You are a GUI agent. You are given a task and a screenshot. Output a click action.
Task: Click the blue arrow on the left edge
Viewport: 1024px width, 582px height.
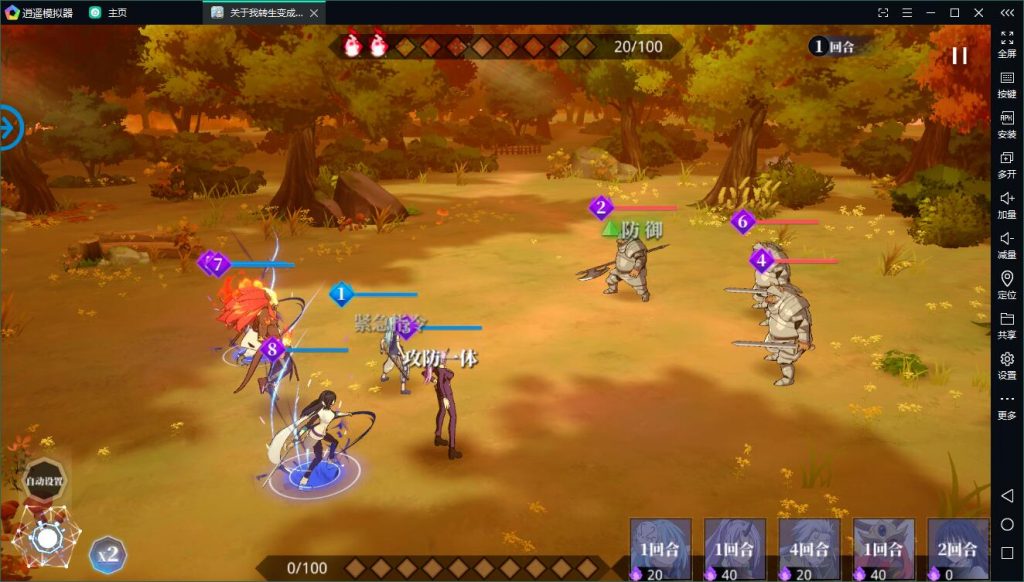8,127
